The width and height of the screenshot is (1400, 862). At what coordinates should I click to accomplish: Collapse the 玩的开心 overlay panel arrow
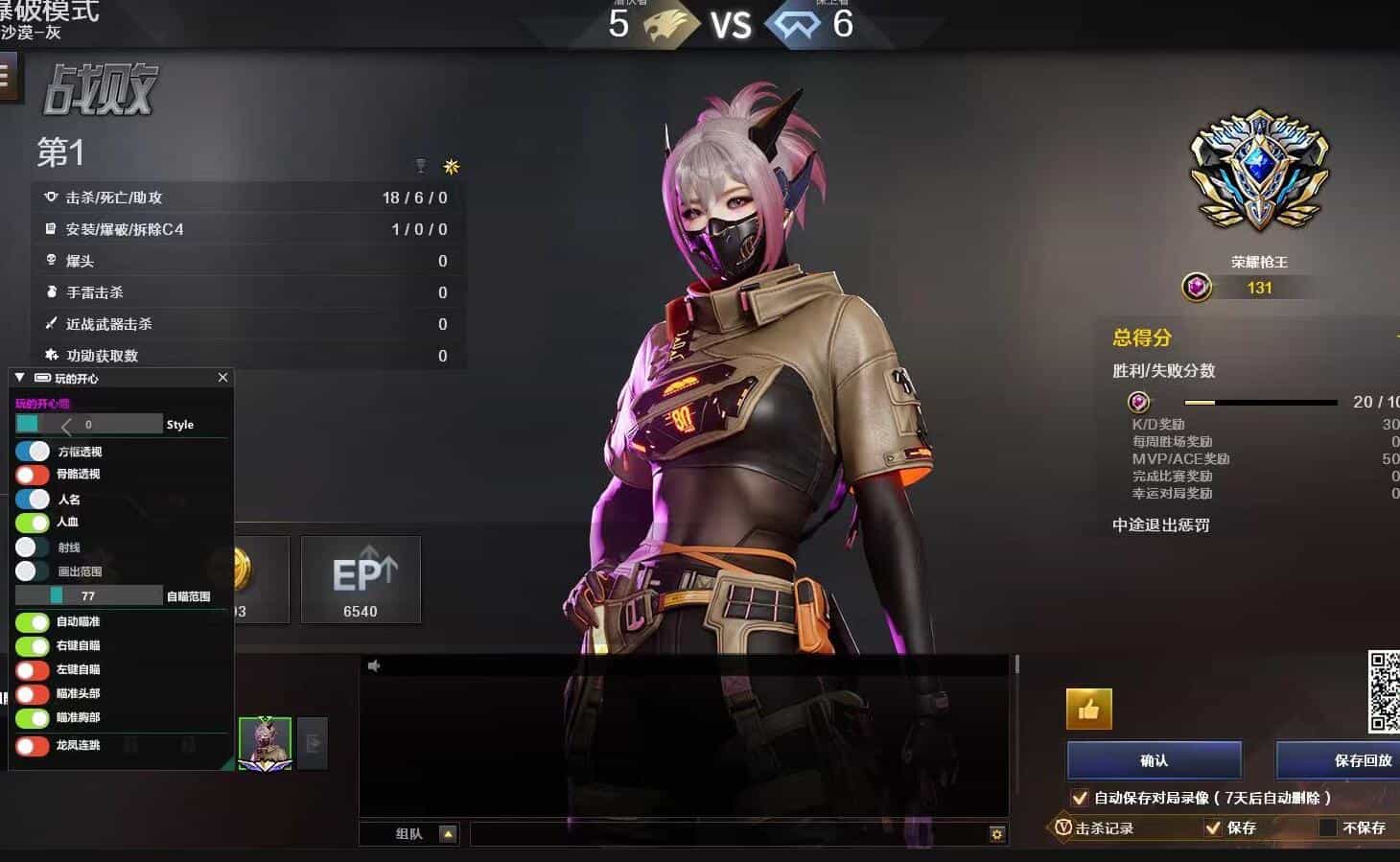[x=20, y=378]
